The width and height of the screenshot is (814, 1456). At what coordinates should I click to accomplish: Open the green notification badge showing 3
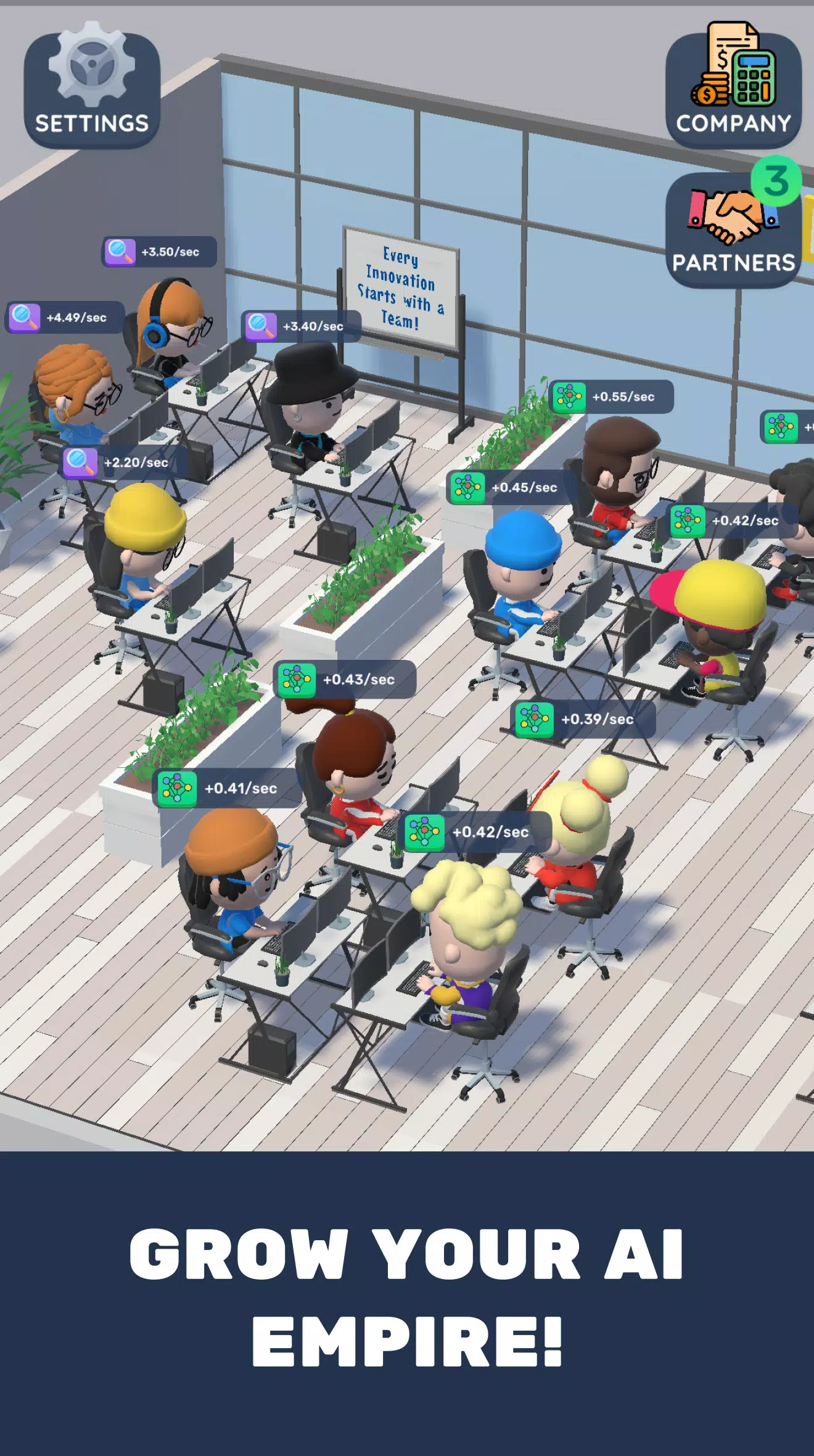point(775,179)
